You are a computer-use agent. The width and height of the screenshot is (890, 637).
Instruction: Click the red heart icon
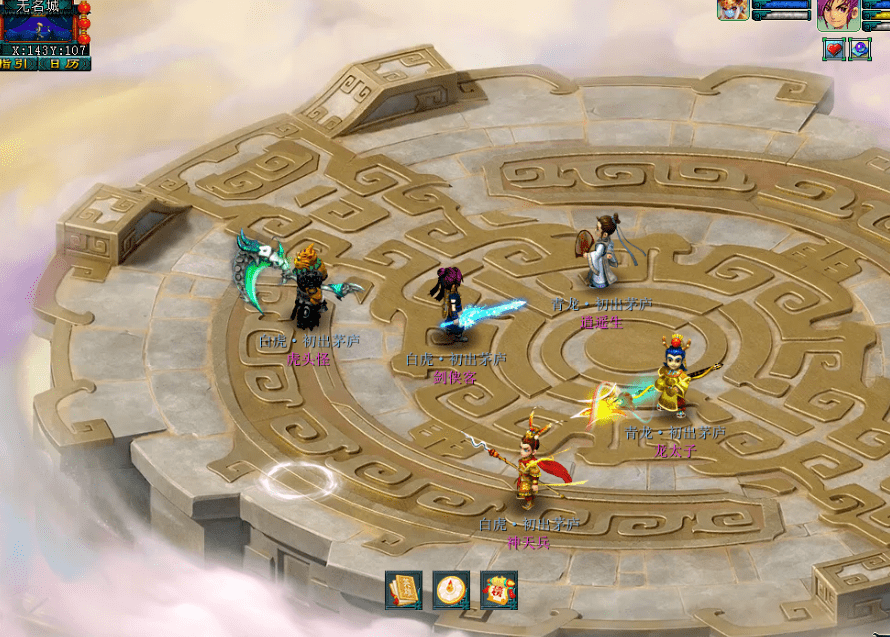(834, 48)
